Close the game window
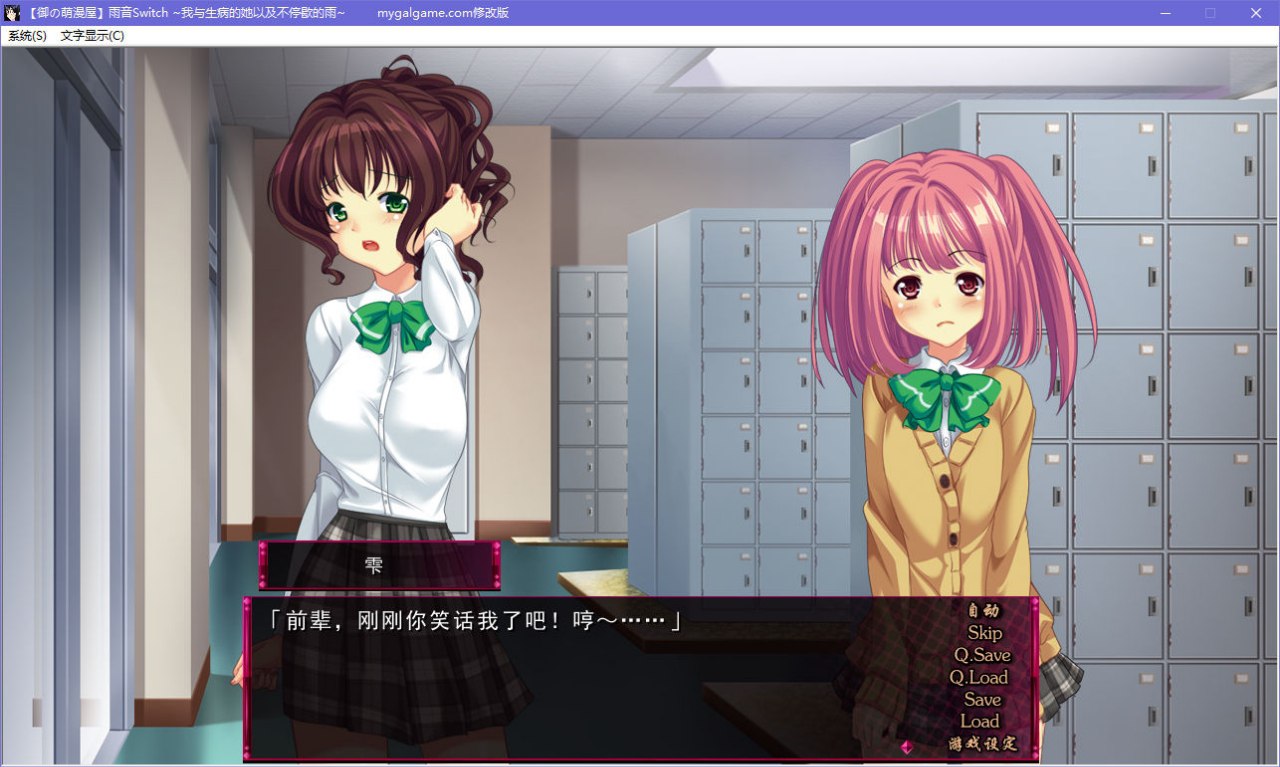The width and height of the screenshot is (1280, 767). pos(1255,13)
